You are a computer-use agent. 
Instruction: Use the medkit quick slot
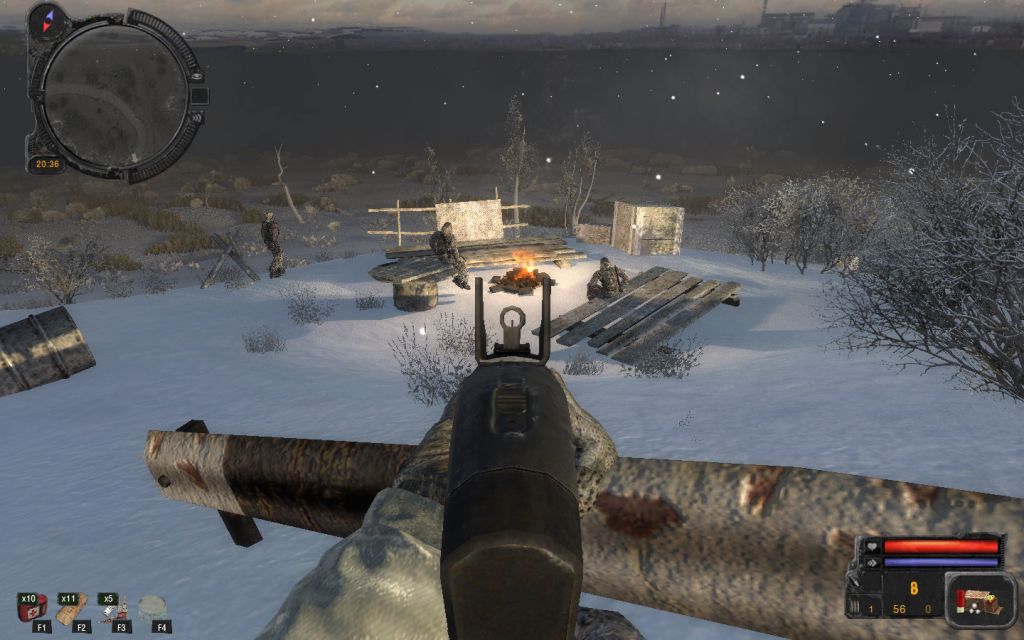(33, 607)
